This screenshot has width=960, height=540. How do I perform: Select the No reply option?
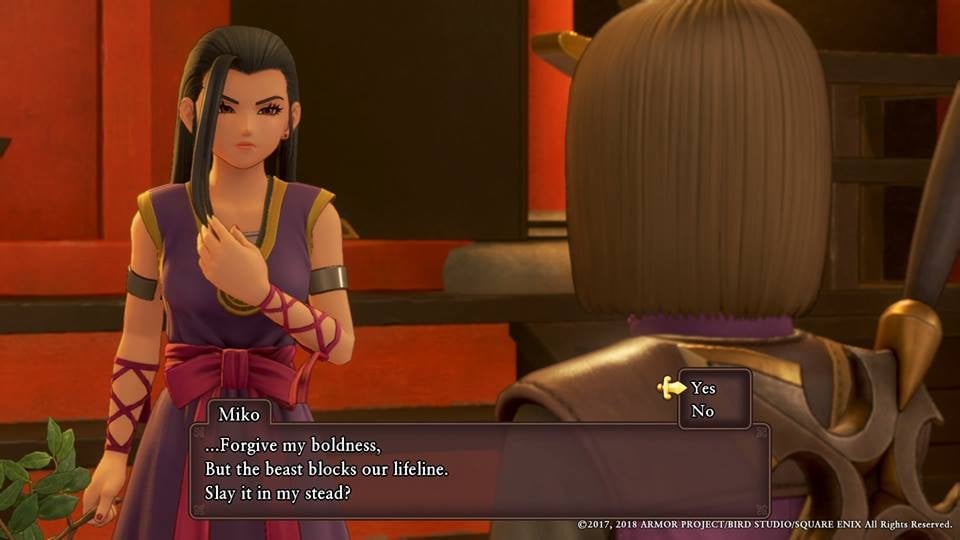702,411
